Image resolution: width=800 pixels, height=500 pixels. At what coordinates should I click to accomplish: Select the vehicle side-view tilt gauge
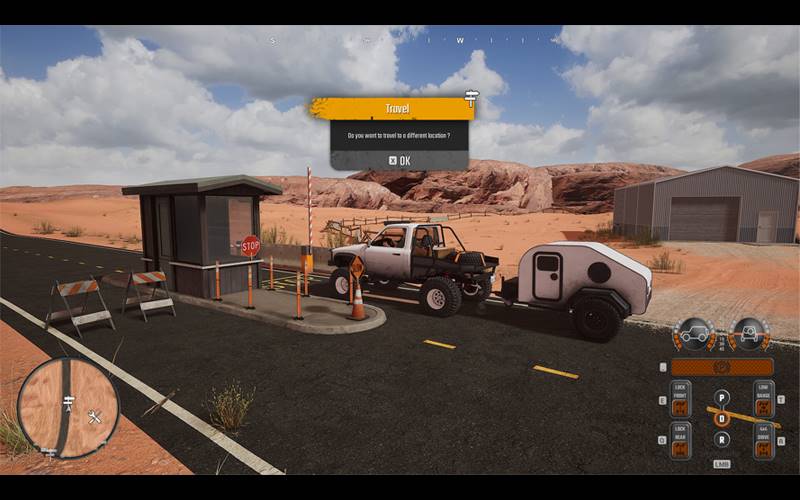coord(693,333)
